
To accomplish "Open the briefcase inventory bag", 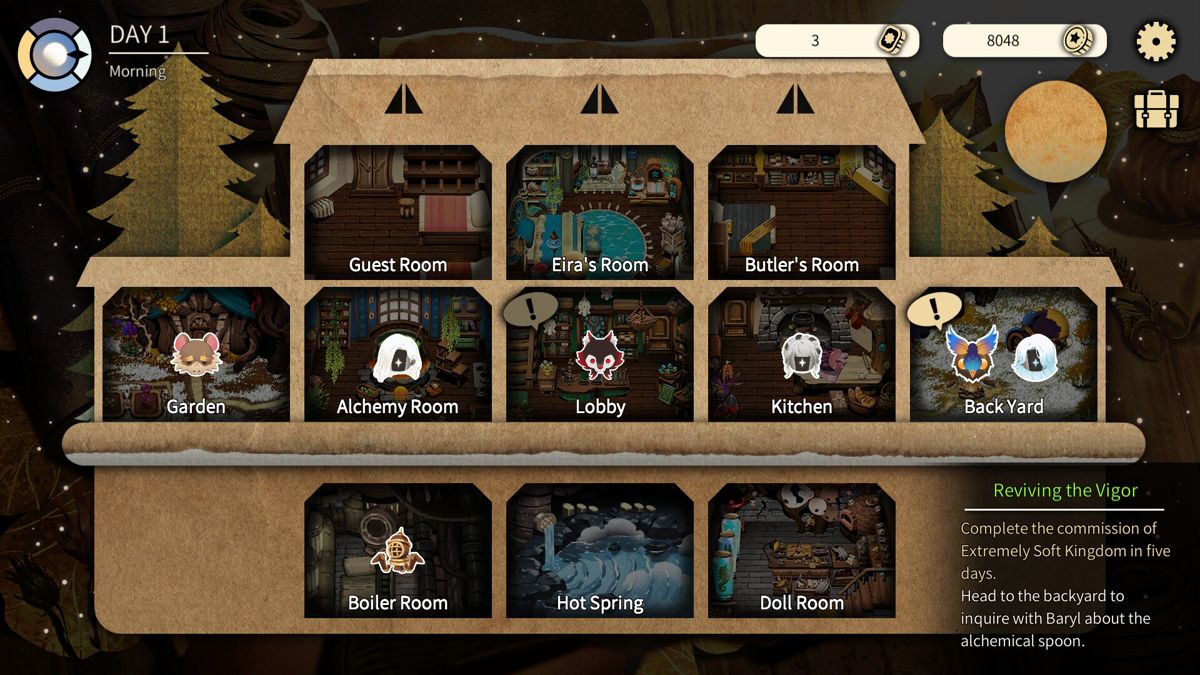I will point(1156,110).
